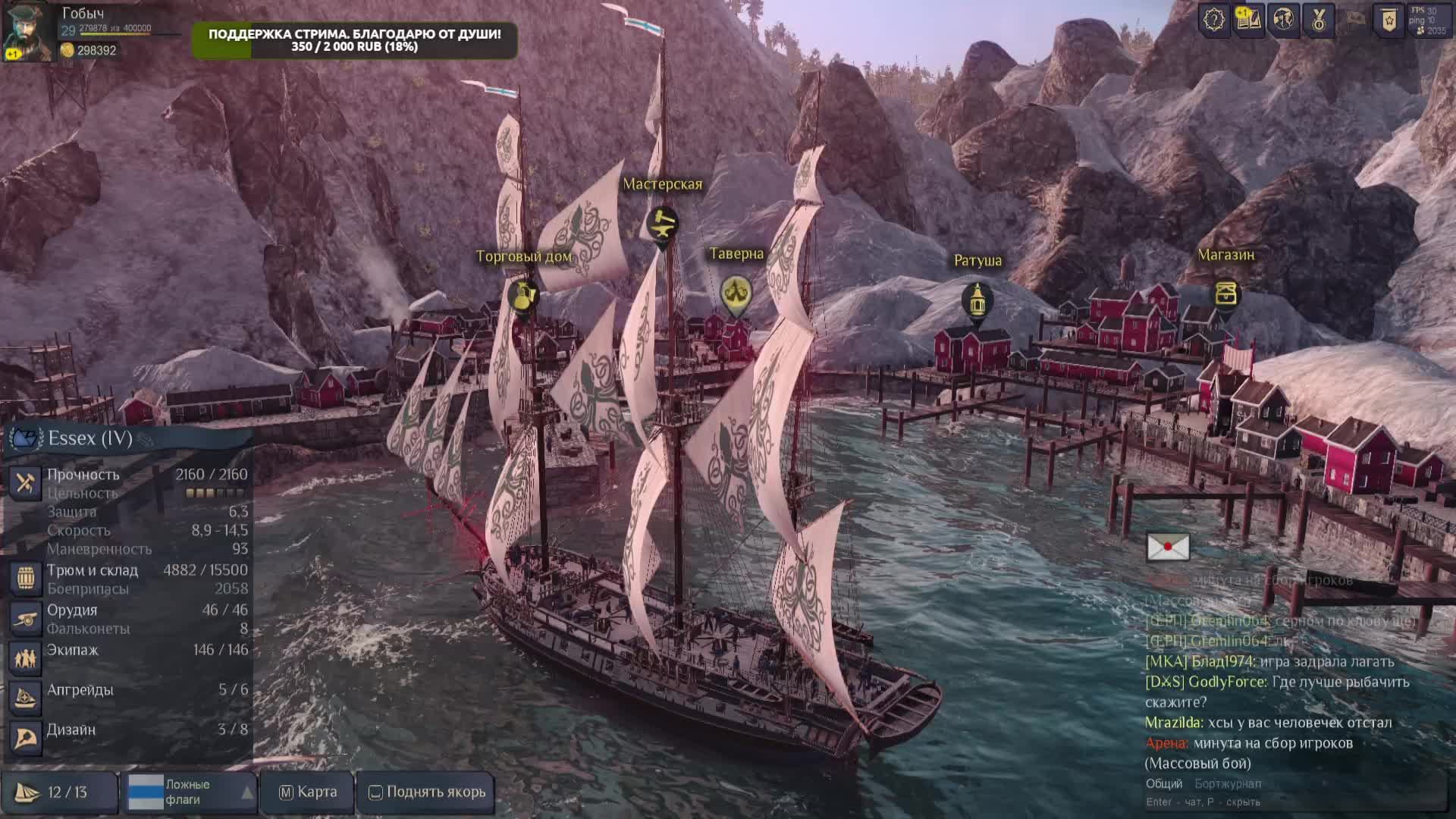Enter the Торговый дом trading house
Screen dimensions: 1456x819
(x=522, y=295)
